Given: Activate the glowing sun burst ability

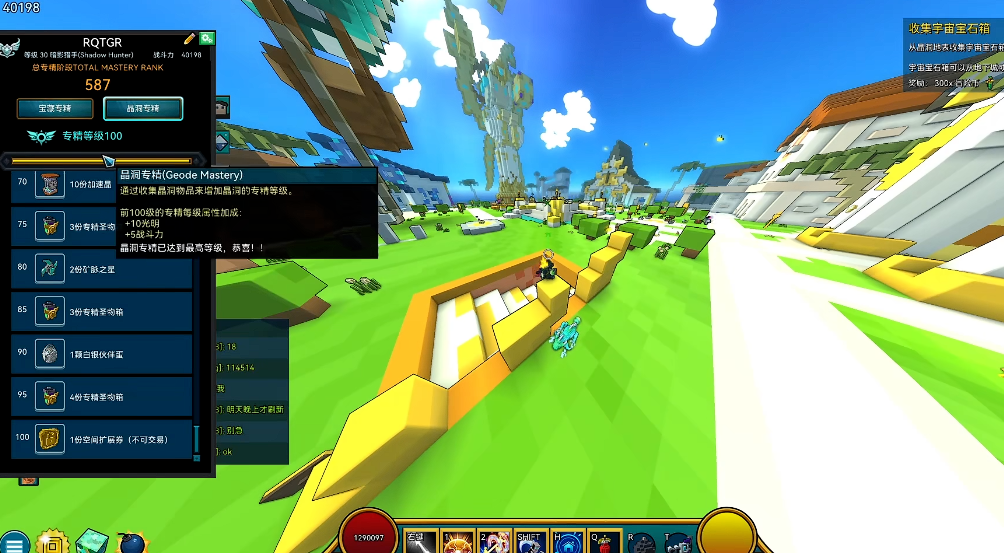Looking at the screenshot, I should (458, 543).
